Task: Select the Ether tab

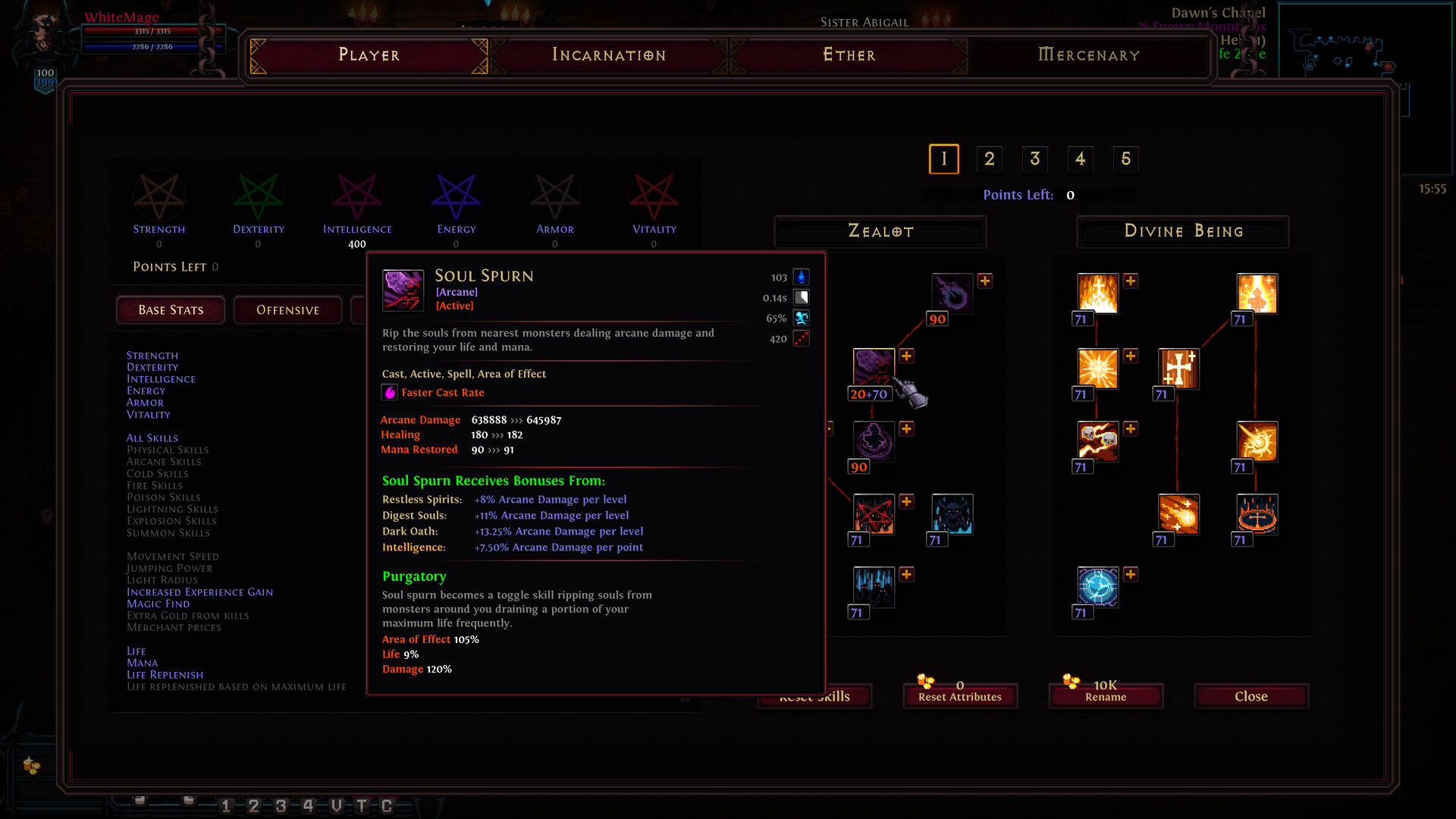Action: coord(849,55)
